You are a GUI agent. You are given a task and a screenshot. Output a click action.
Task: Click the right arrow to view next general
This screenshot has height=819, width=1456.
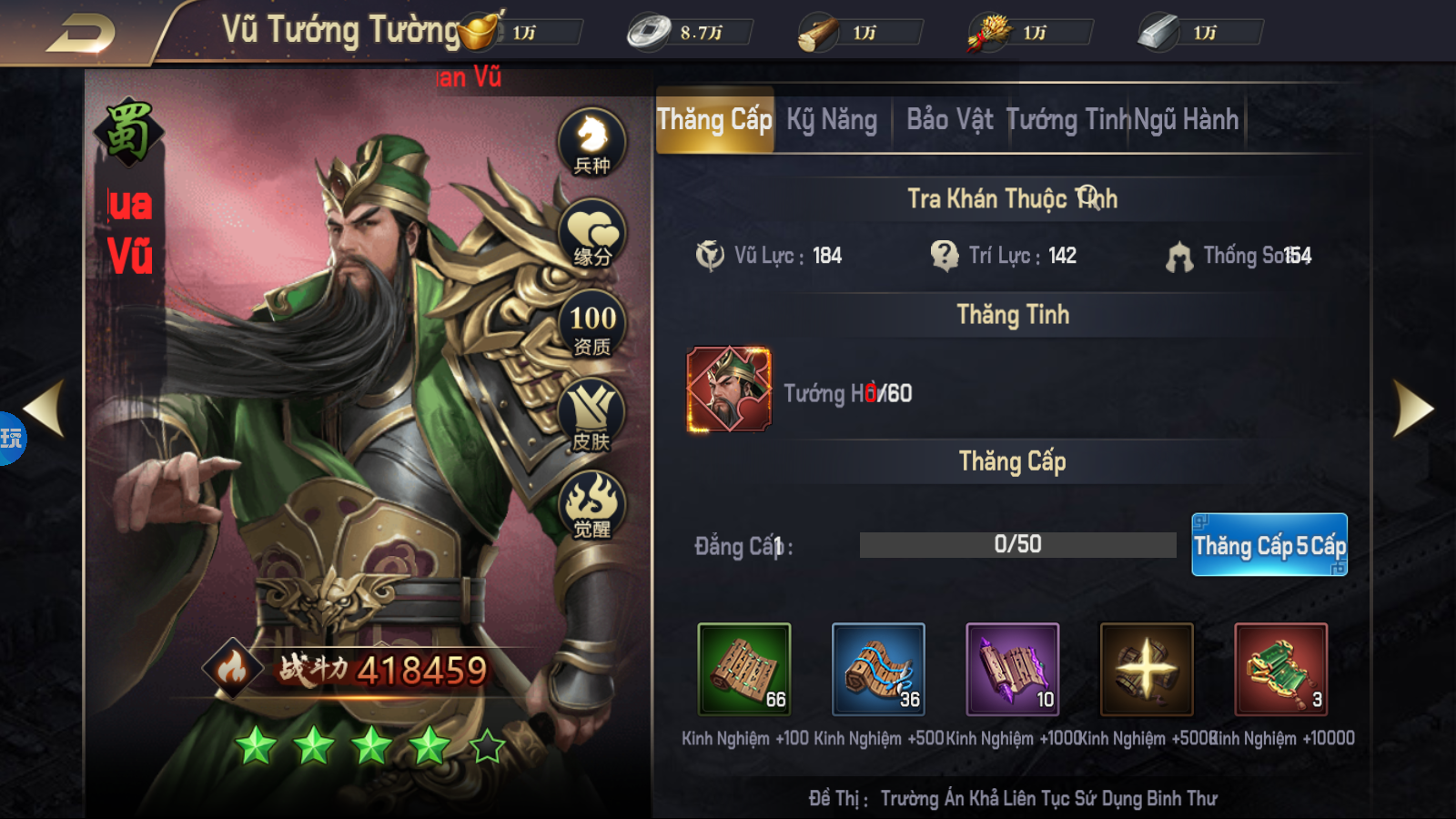point(1416,407)
